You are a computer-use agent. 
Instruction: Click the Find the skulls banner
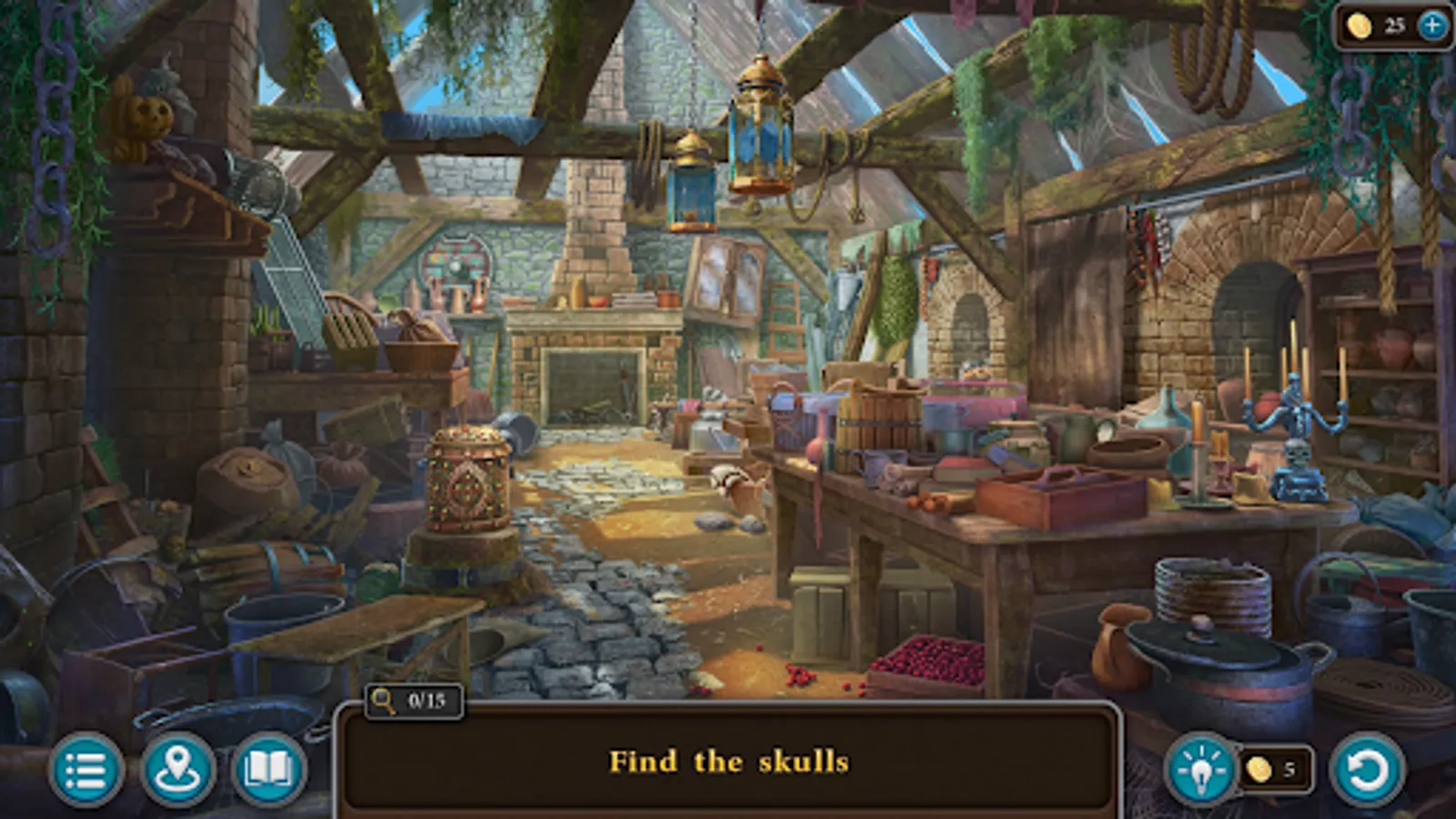pos(728,763)
